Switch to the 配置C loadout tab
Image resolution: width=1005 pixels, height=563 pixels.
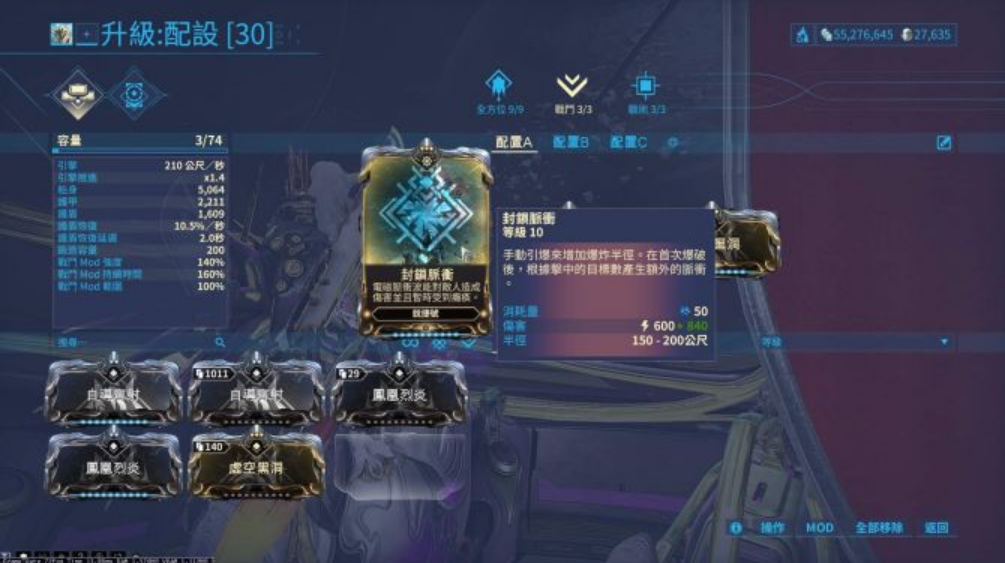tap(629, 143)
